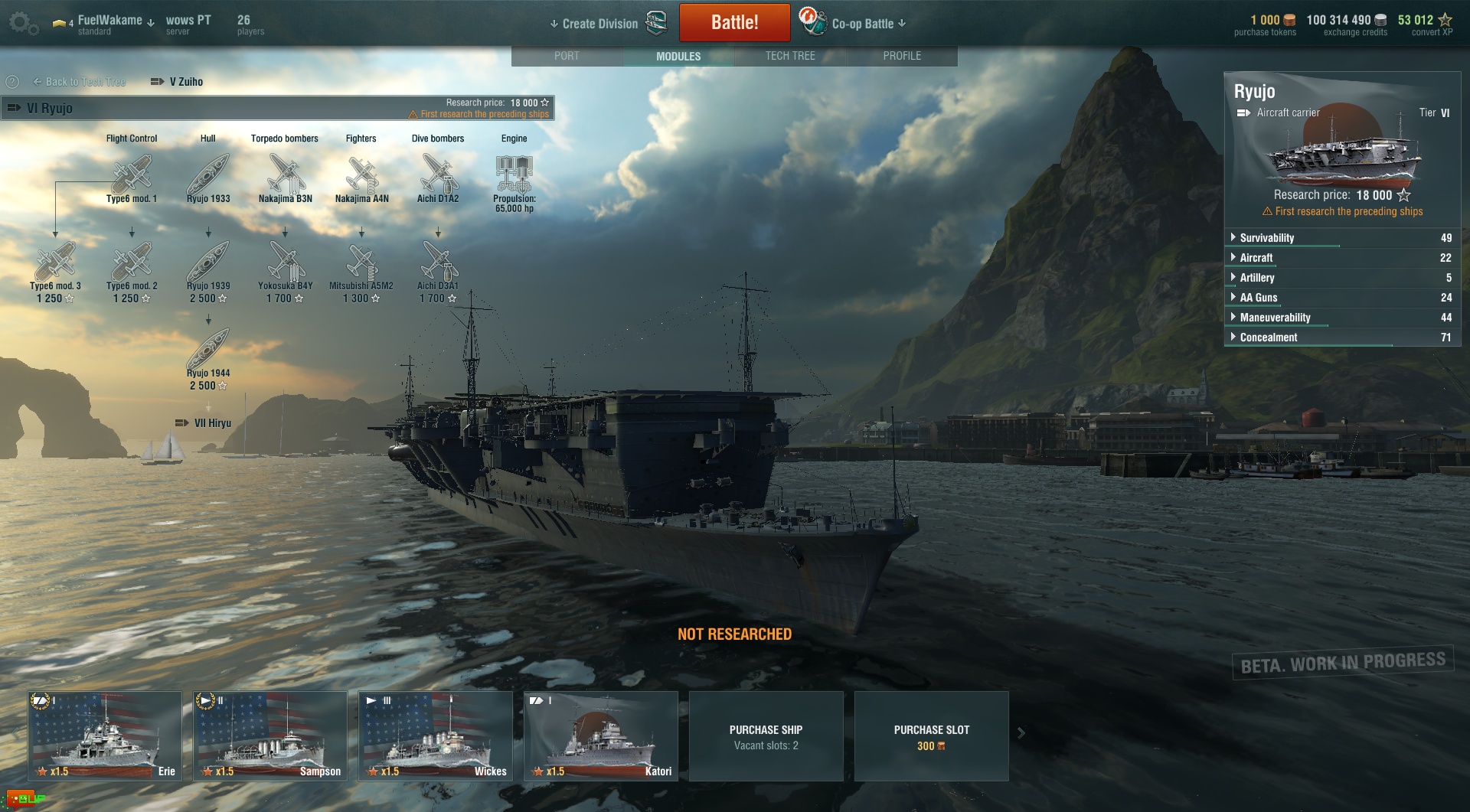Go Back to Tech Tree
Screen dimensions: 1470x812
click(80, 82)
